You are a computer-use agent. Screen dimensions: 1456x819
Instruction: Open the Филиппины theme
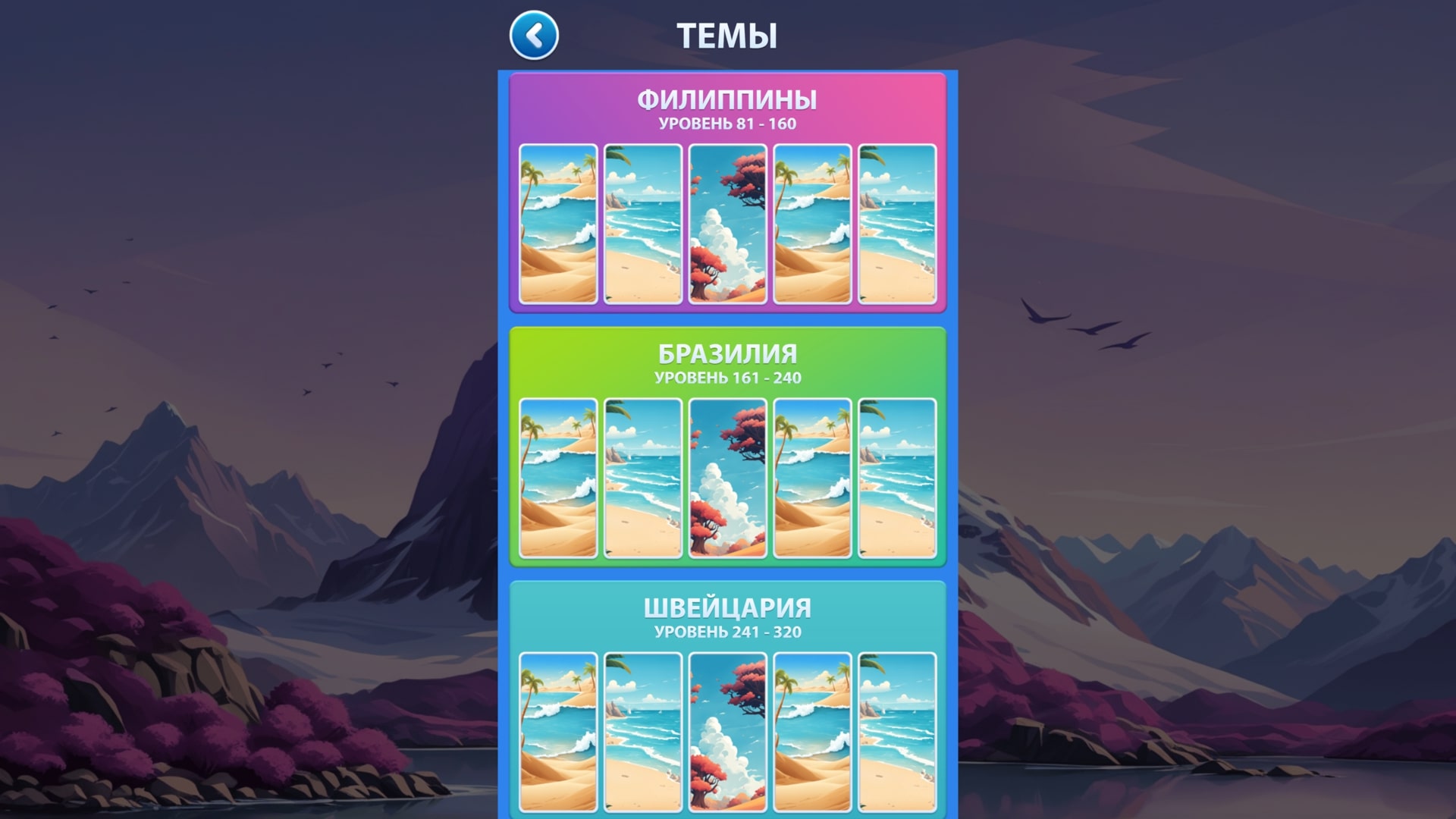pos(728,98)
